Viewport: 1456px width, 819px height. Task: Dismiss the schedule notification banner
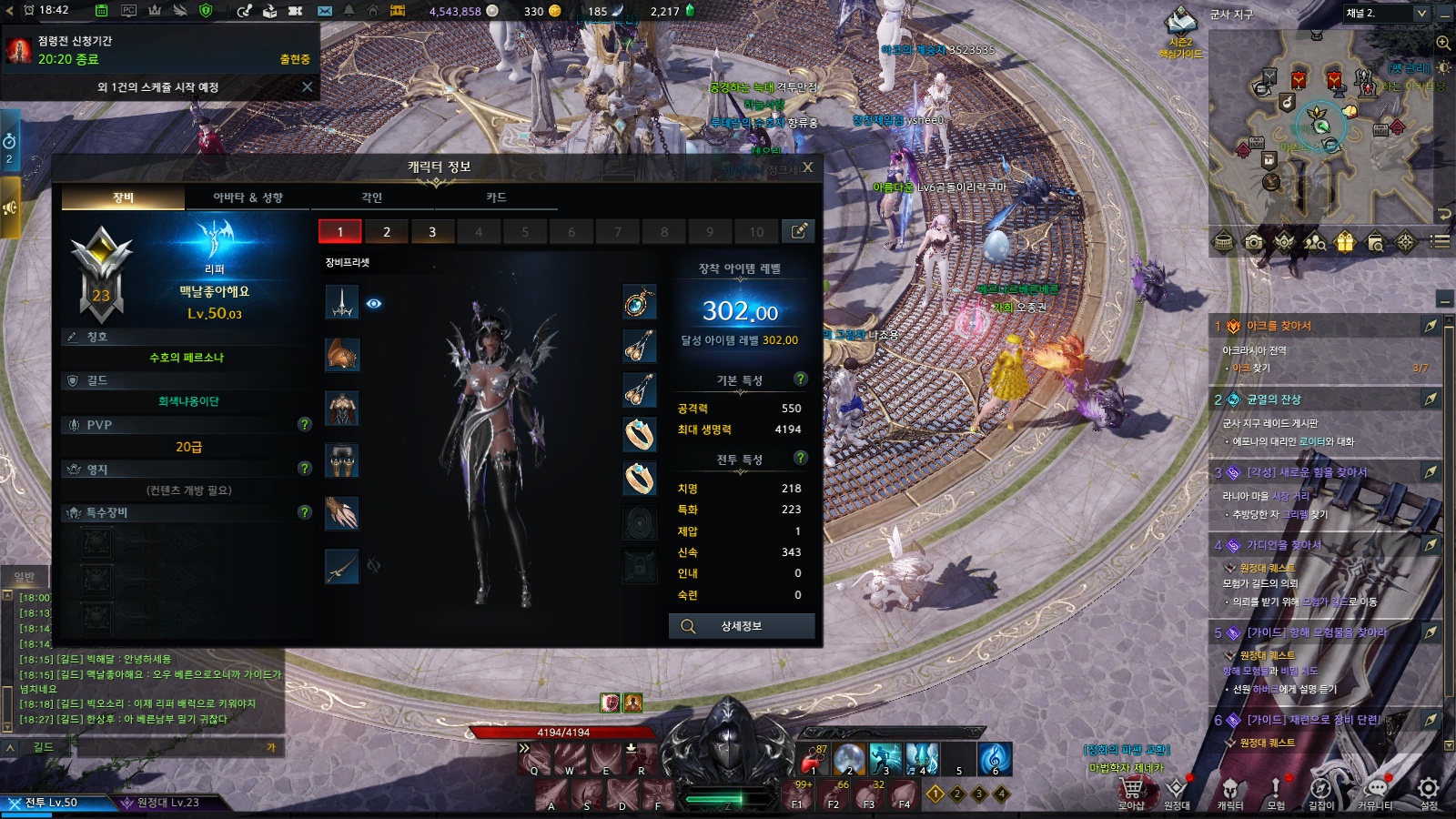307,87
